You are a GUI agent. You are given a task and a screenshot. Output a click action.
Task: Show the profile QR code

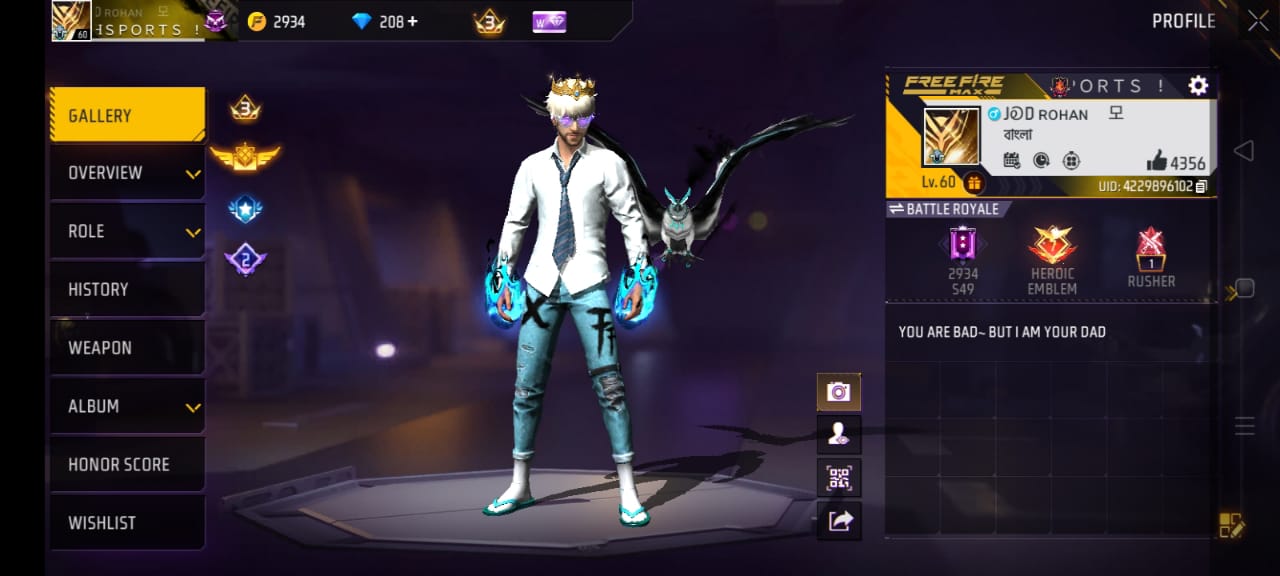tap(838, 477)
